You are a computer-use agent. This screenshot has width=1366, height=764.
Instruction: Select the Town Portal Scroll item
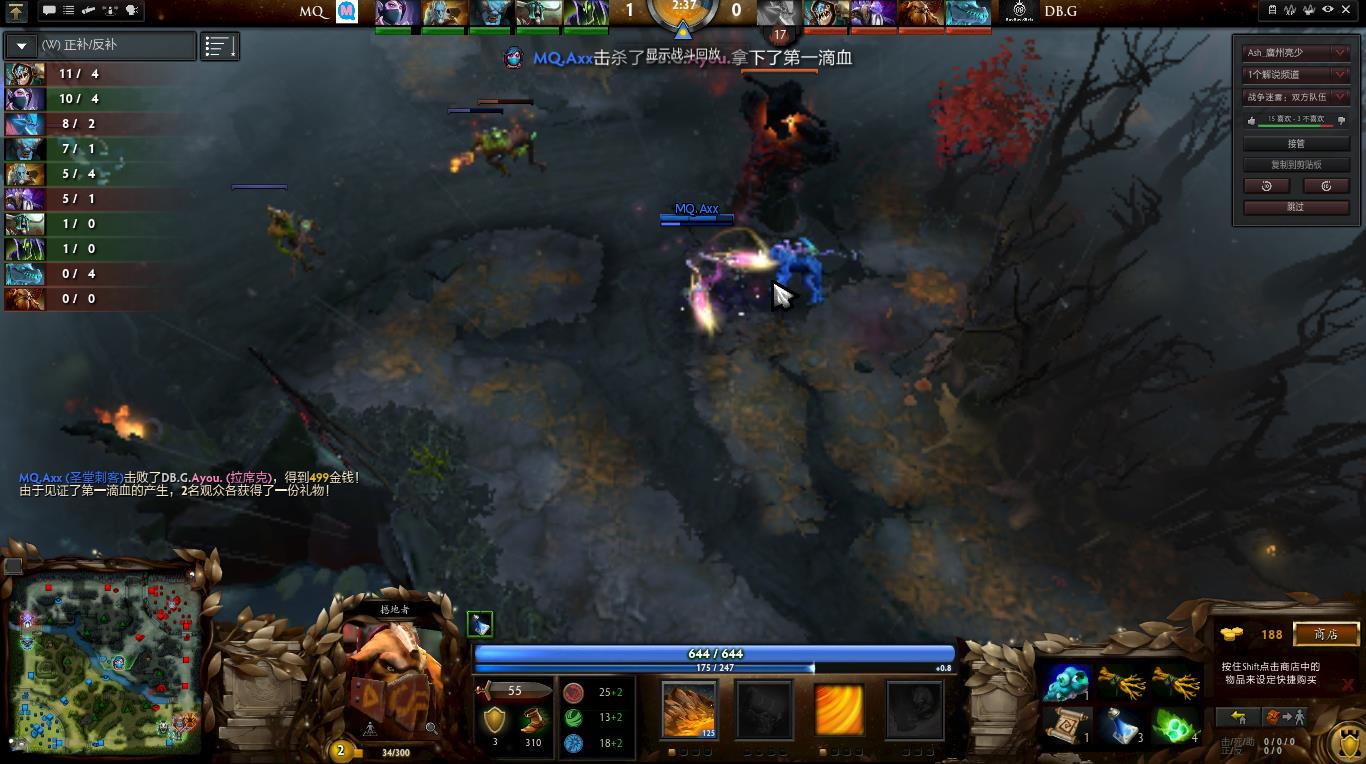pyautogui.click(x=1067, y=726)
